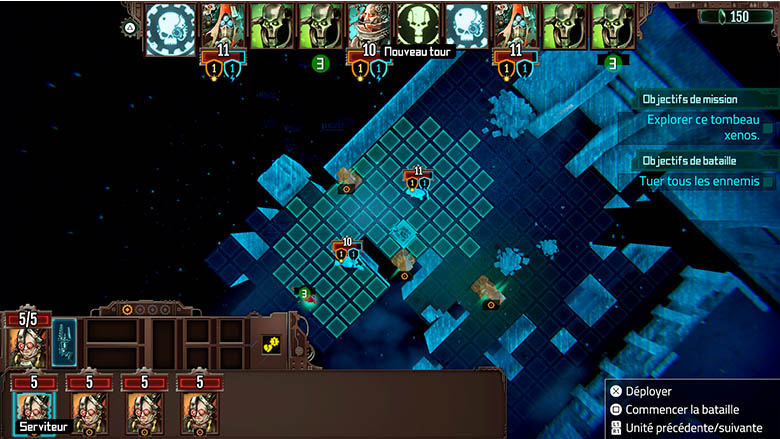This screenshot has height=439, width=780.
Task: Select the highlighted Serviteur portrait
Action: coord(32,410)
